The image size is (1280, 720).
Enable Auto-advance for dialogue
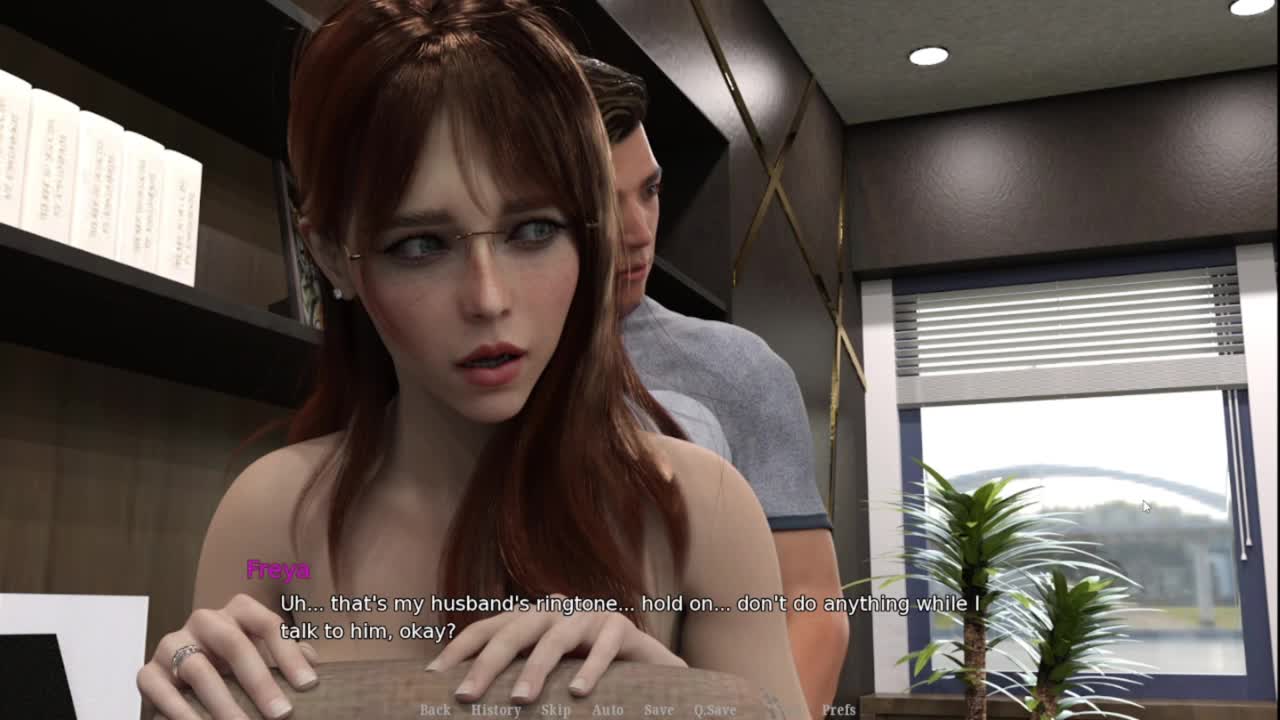tap(607, 710)
